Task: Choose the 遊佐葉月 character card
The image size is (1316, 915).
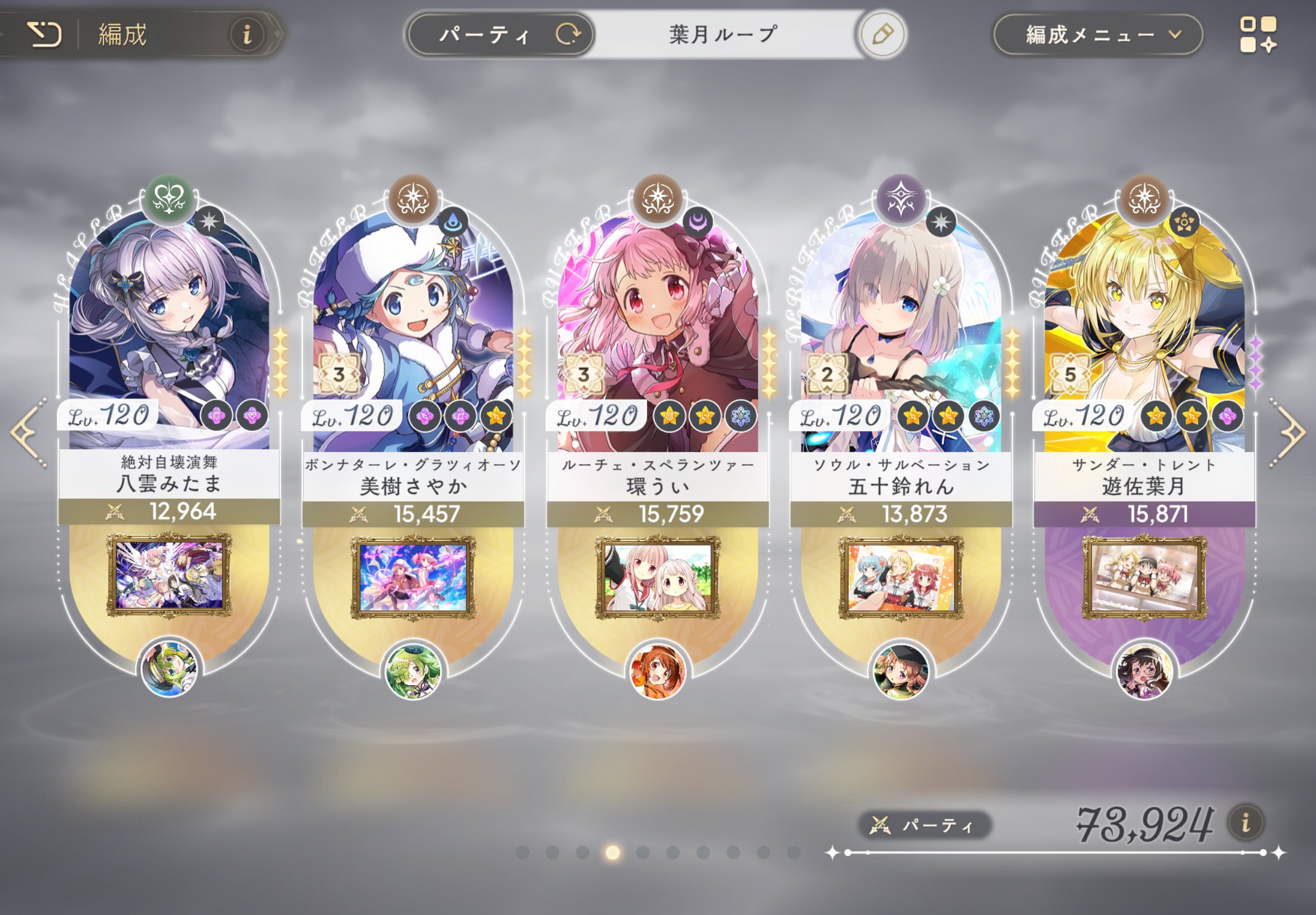Action: (x=1144, y=333)
